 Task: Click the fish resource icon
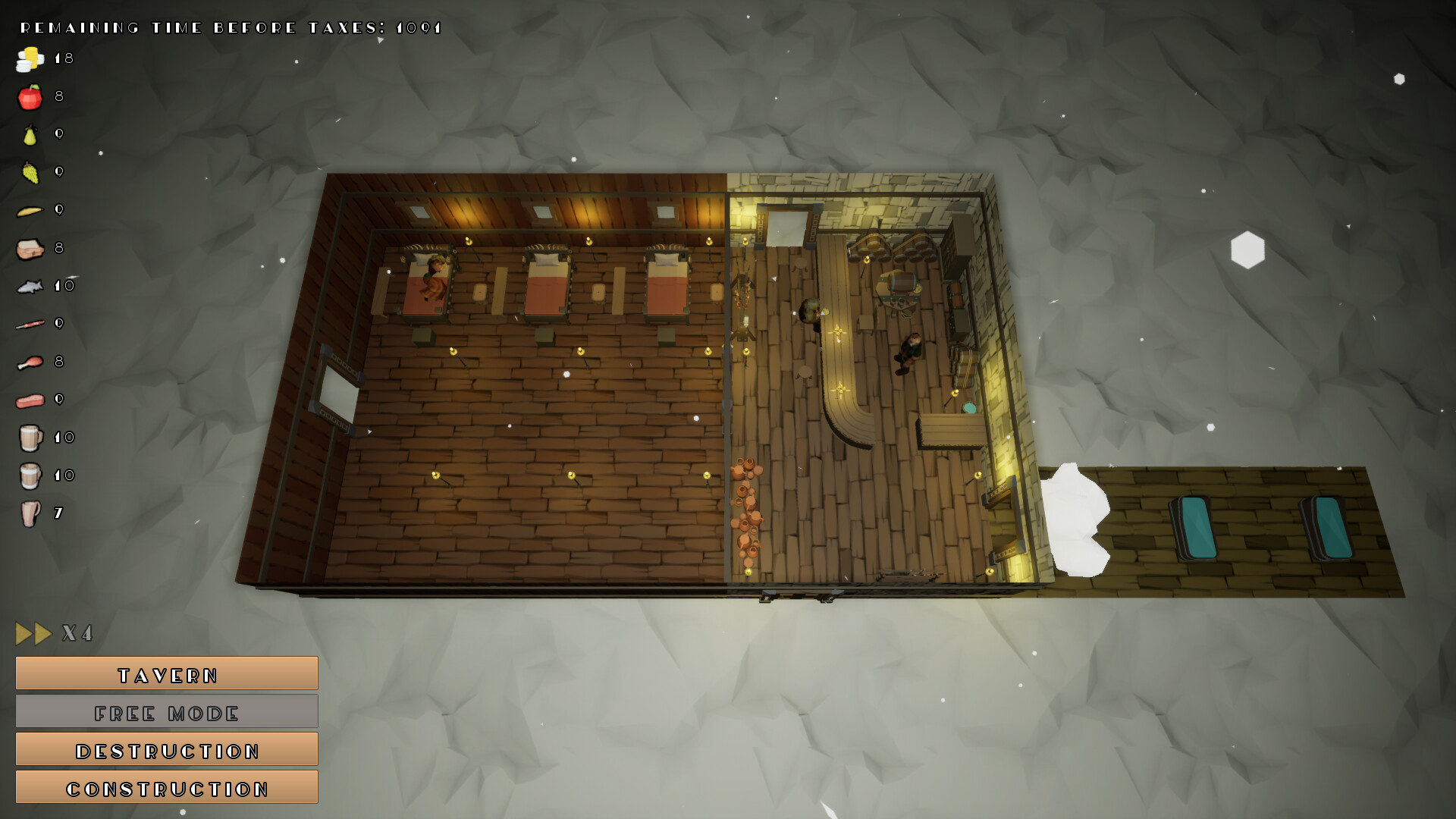pos(29,286)
